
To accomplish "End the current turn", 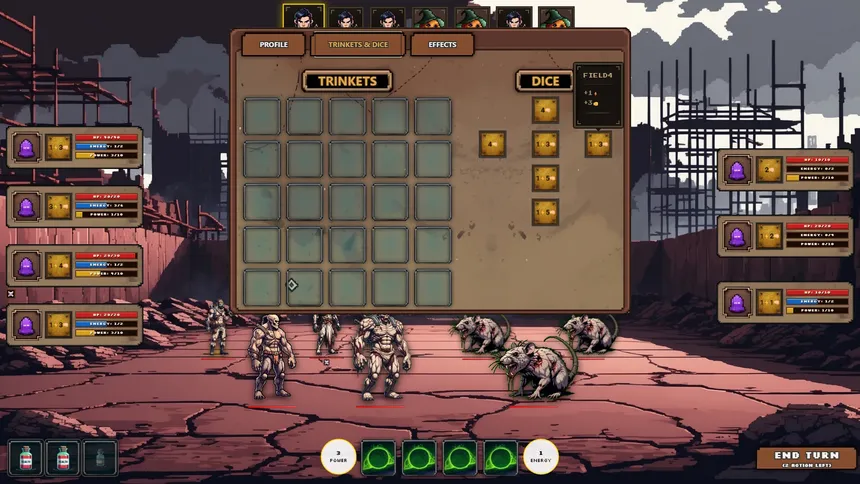I will point(806,458).
